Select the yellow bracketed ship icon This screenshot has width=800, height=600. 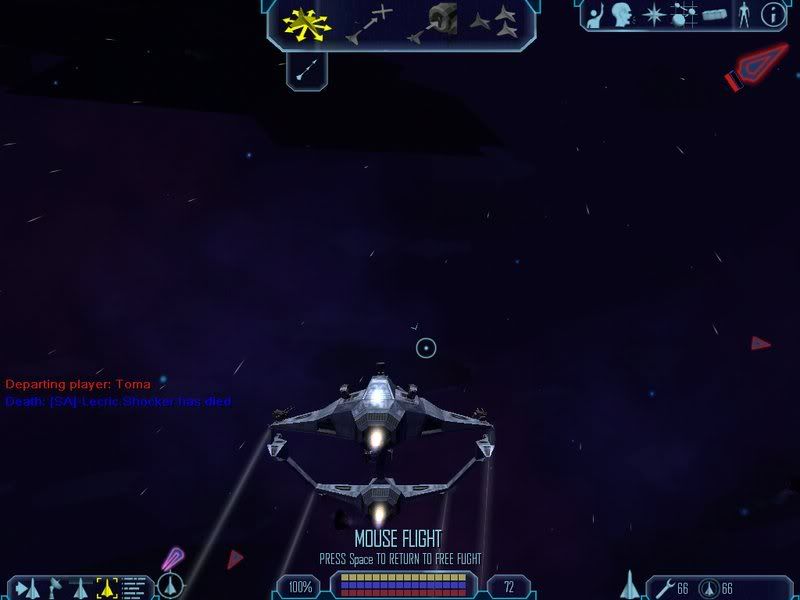(107, 587)
